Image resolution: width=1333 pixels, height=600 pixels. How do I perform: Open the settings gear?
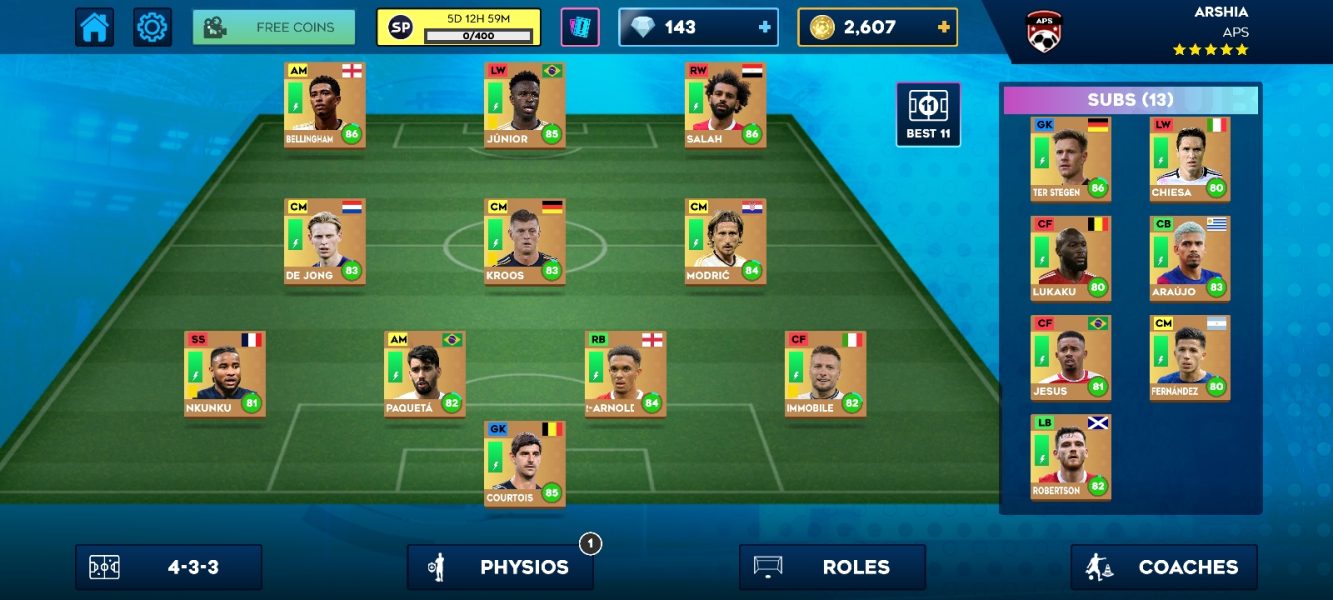tap(152, 27)
